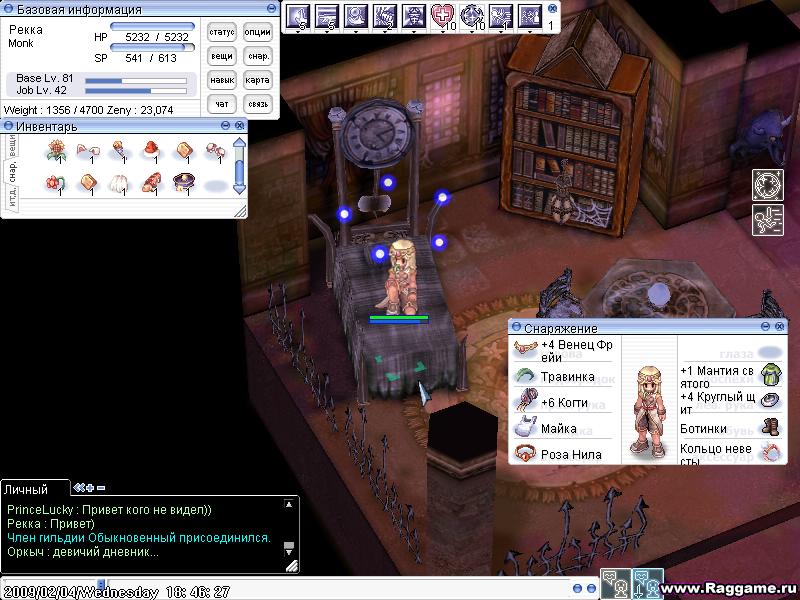The image size is (800, 600).
Task: Click the чат (chat) button
Action: pyautogui.click(x=222, y=104)
